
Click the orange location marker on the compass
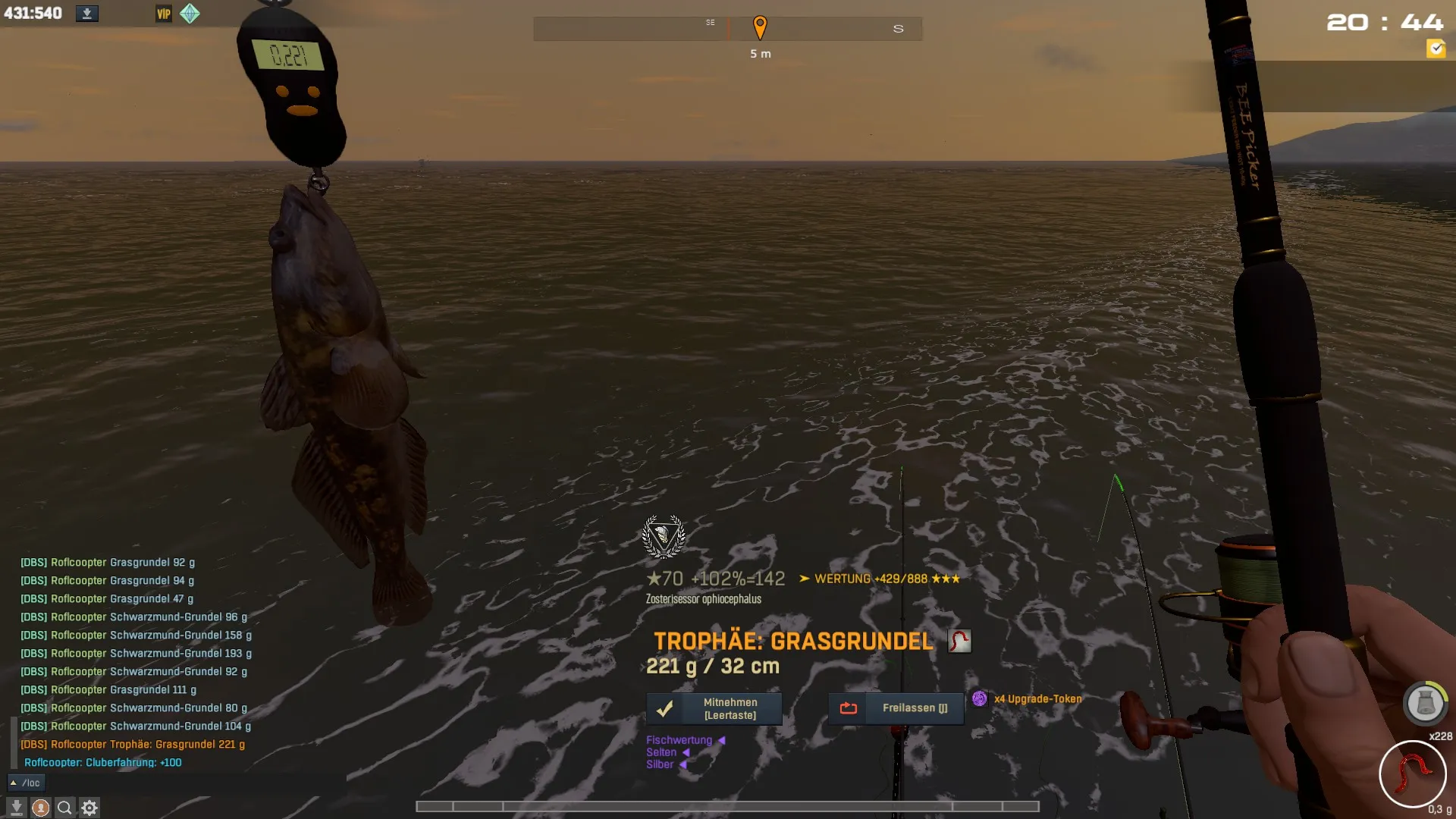(x=760, y=27)
